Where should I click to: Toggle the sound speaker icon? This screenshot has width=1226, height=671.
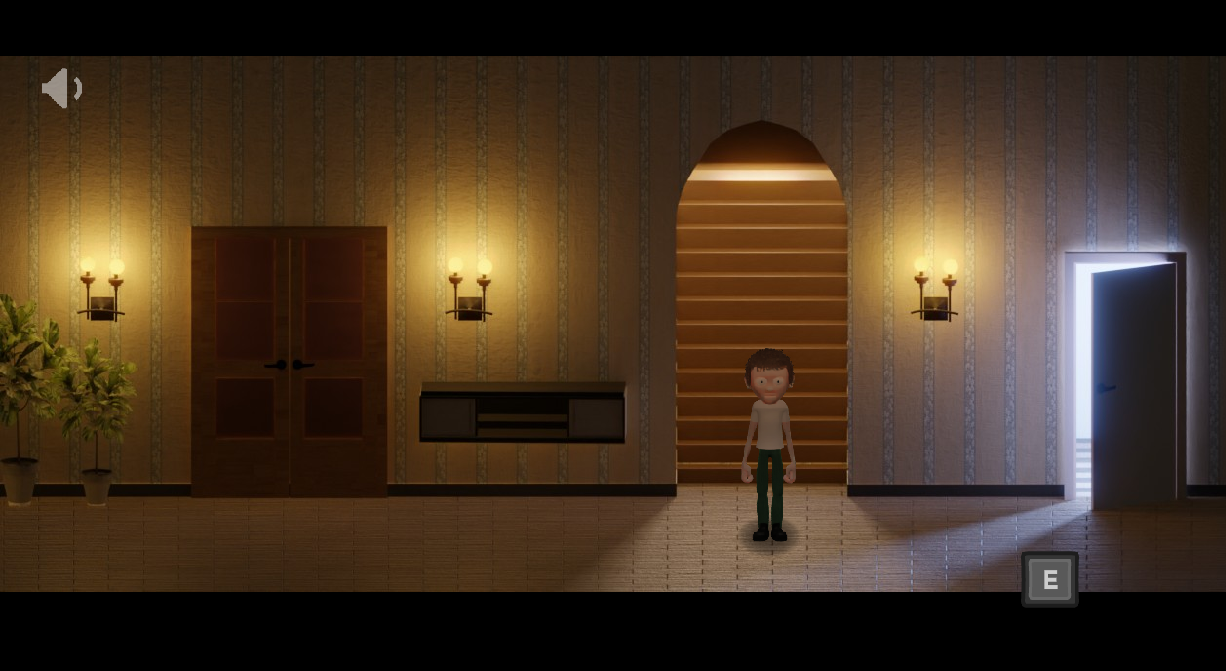pyautogui.click(x=61, y=88)
